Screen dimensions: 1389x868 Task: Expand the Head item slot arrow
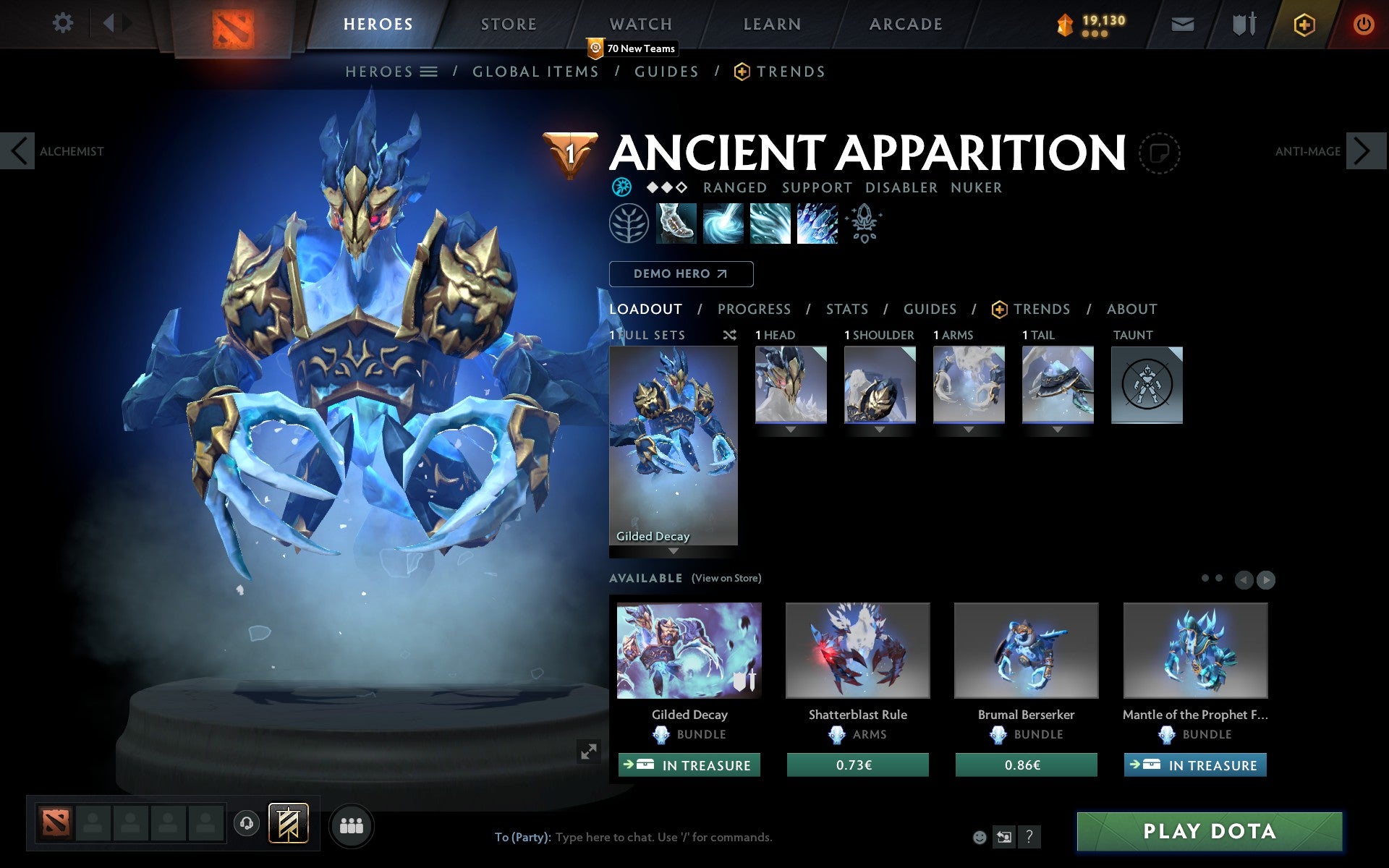tap(790, 427)
